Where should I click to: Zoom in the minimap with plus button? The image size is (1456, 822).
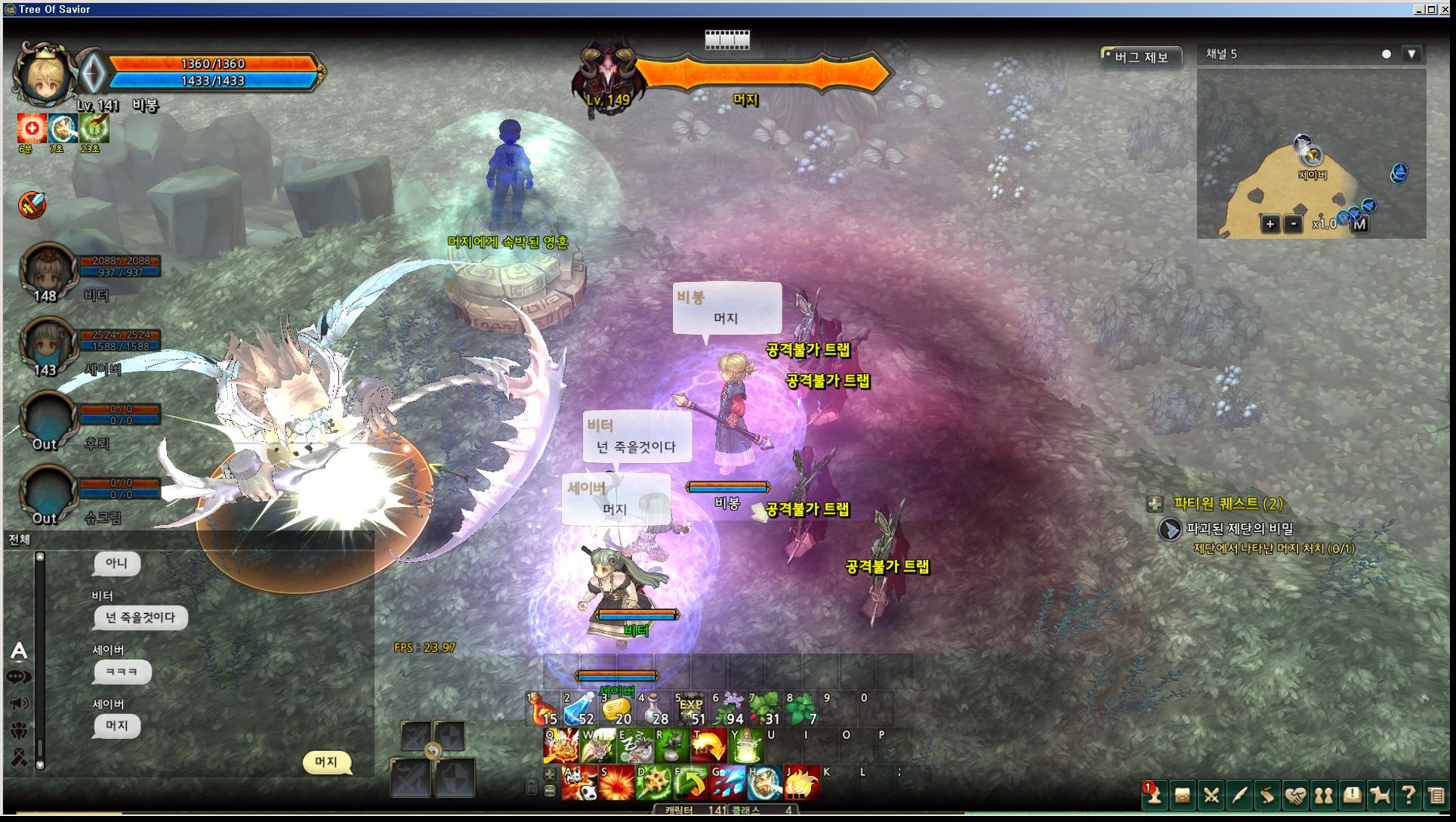(1270, 224)
